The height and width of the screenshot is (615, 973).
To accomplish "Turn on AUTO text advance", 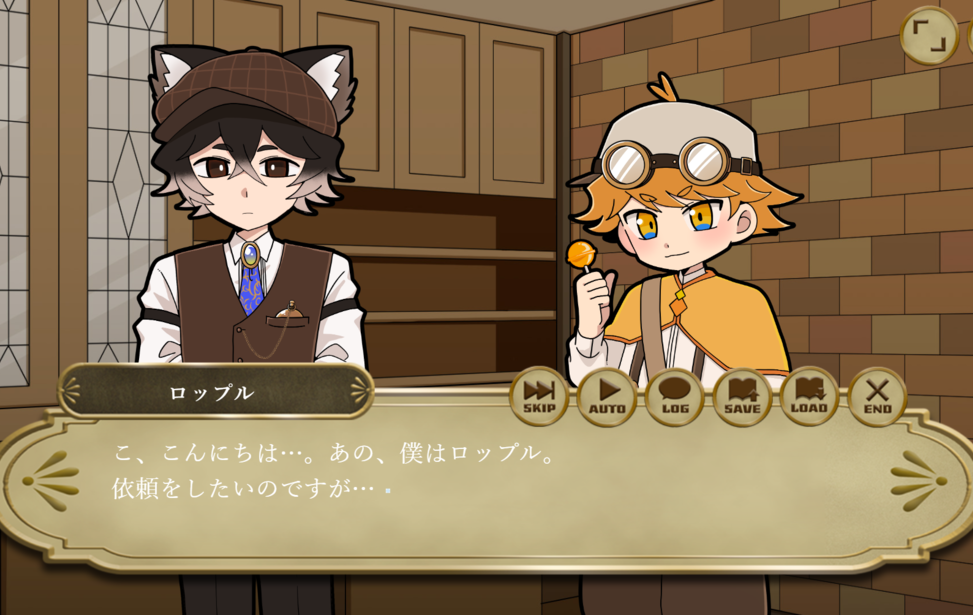I will pos(606,396).
